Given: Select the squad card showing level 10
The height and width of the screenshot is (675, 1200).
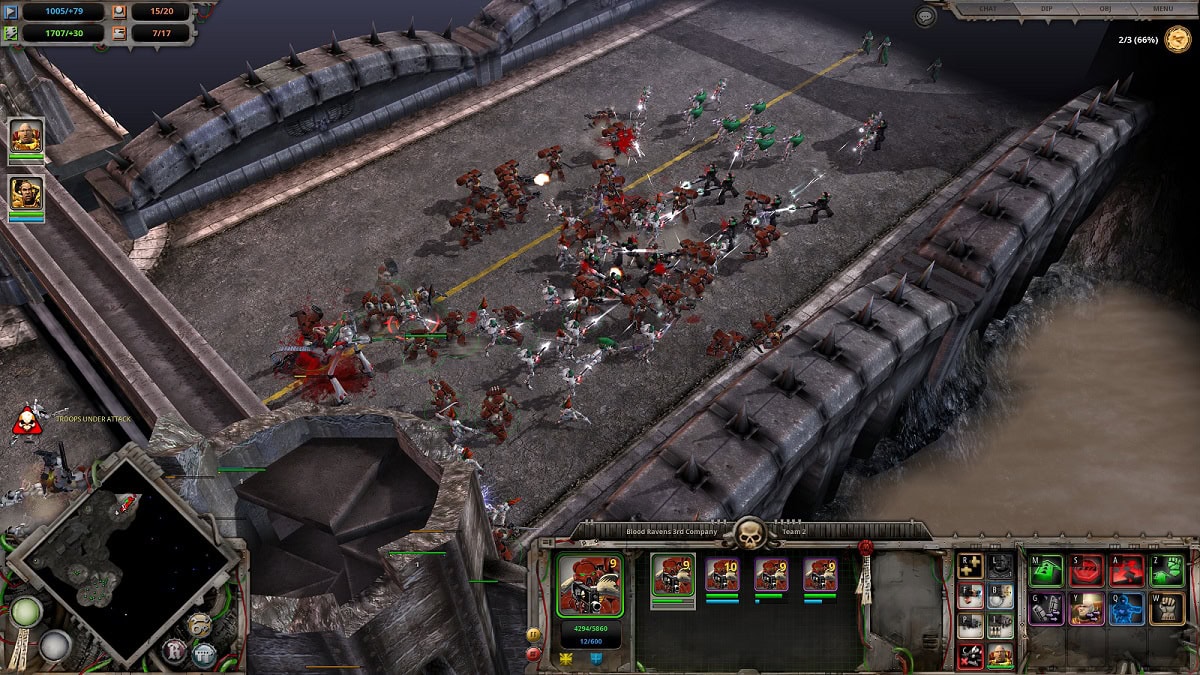Looking at the screenshot, I should click(x=722, y=576).
